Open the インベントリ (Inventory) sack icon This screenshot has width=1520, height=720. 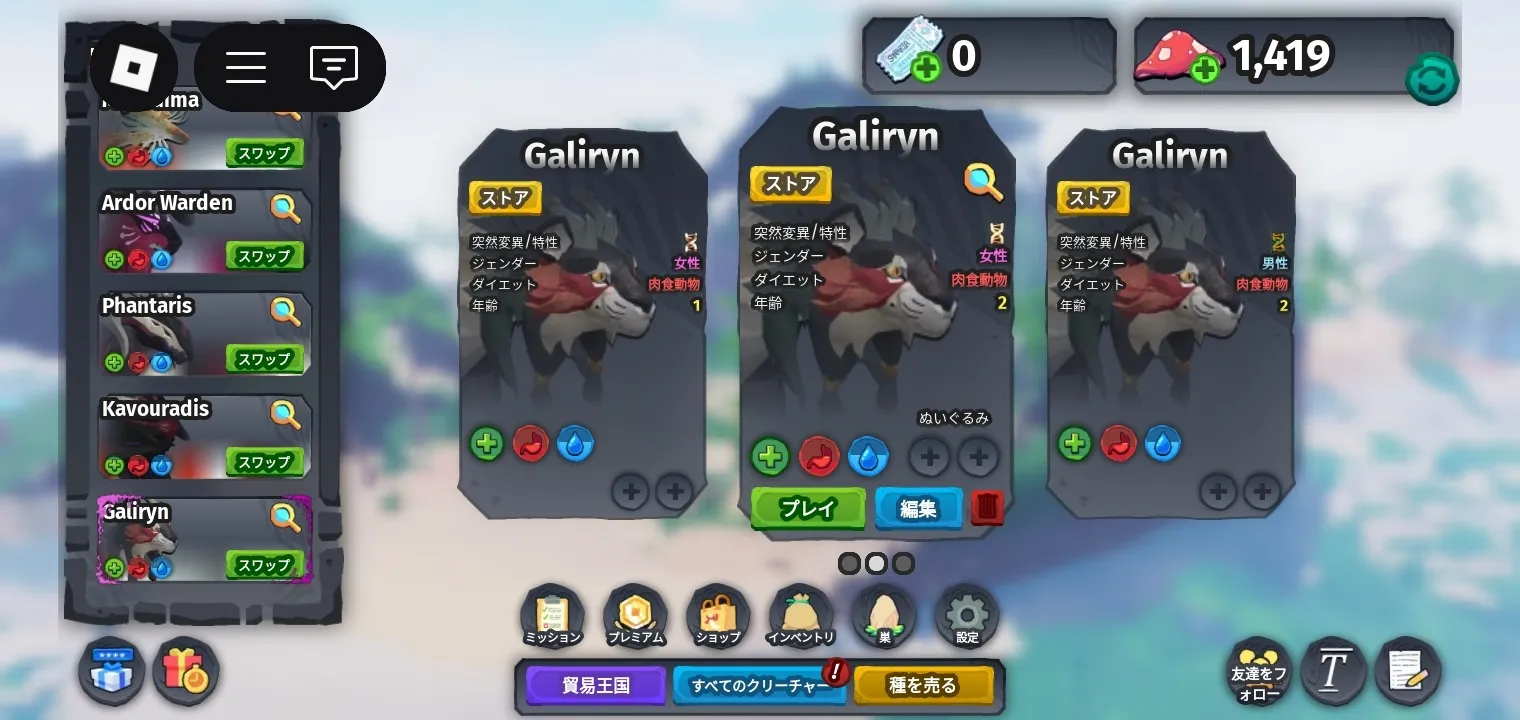[x=801, y=615]
